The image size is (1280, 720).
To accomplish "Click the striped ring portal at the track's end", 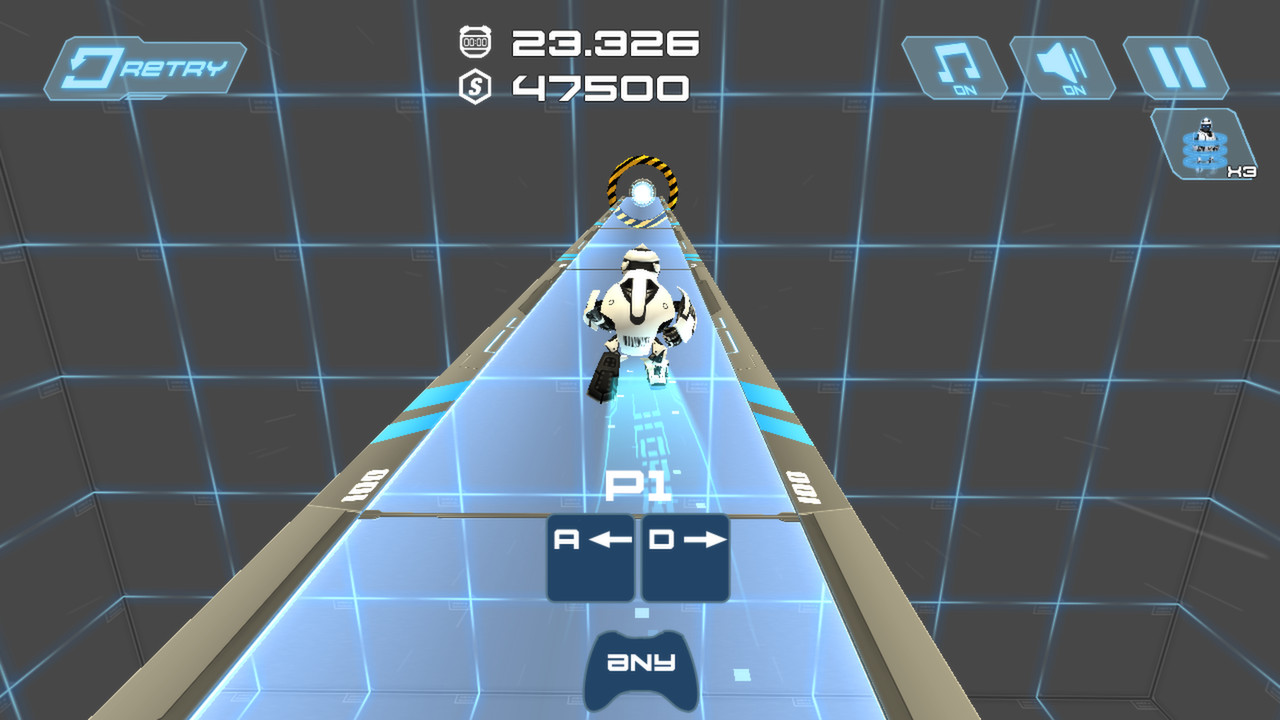I will pyautogui.click(x=645, y=185).
